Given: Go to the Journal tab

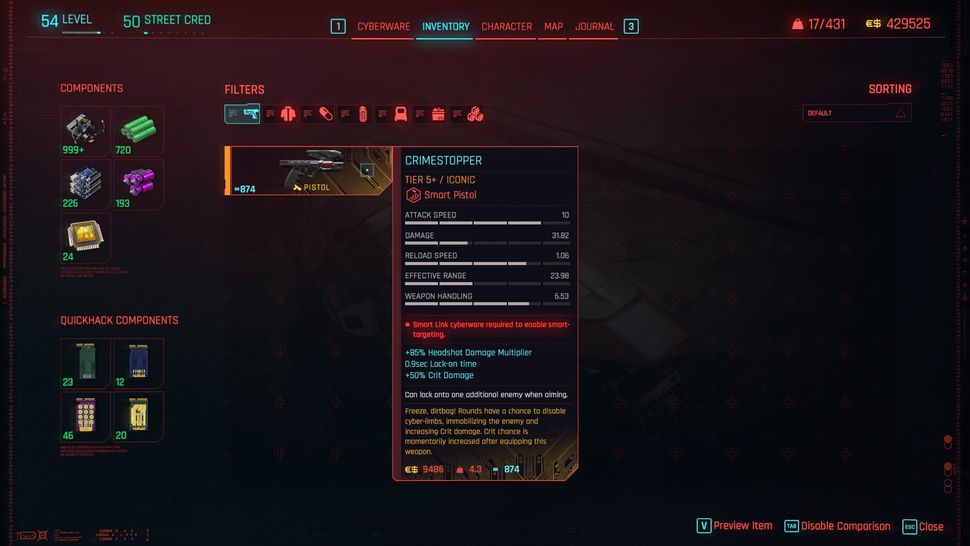Looking at the screenshot, I should point(594,27).
